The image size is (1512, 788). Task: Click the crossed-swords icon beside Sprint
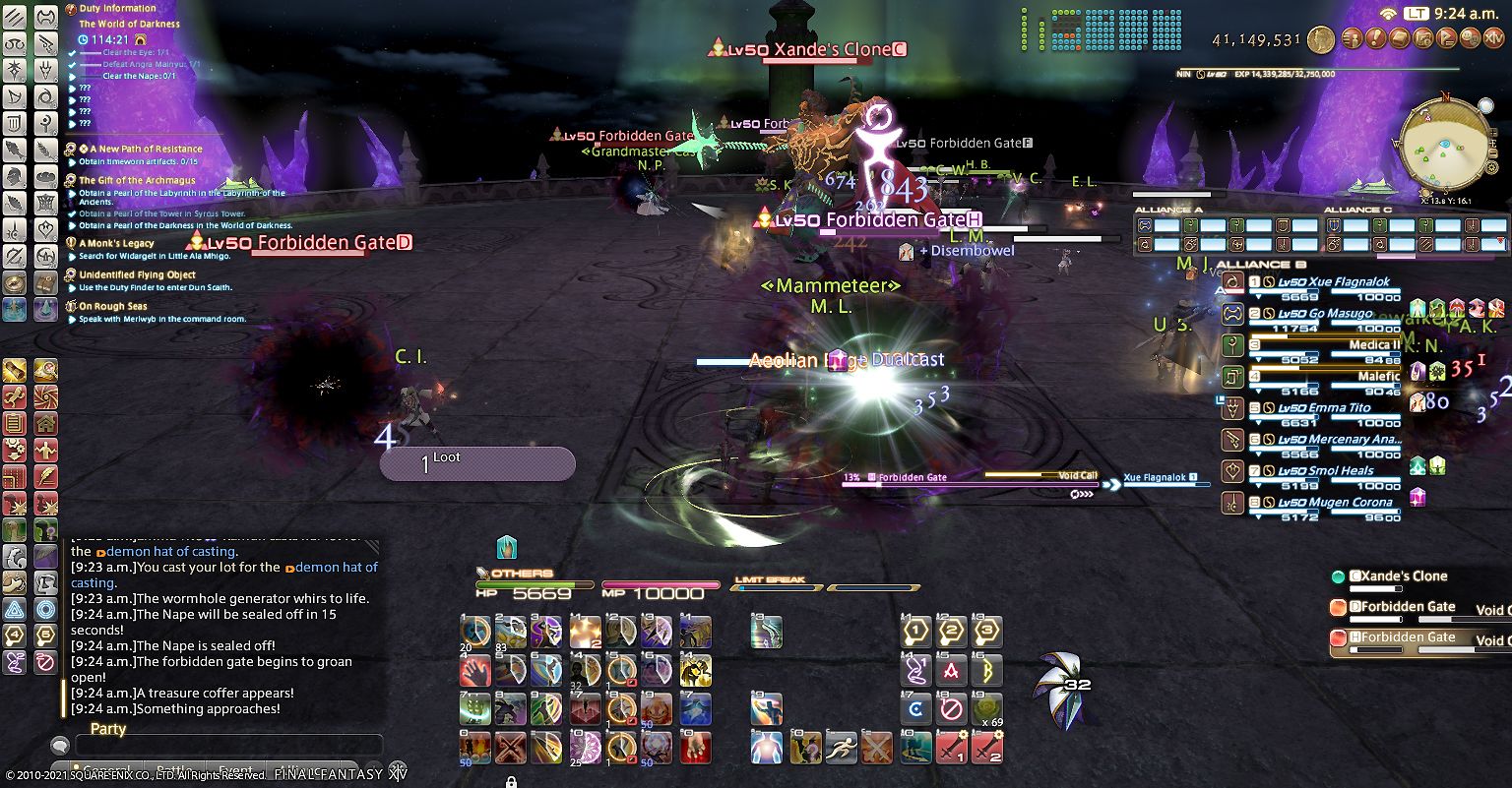click(x=877, y=746)
